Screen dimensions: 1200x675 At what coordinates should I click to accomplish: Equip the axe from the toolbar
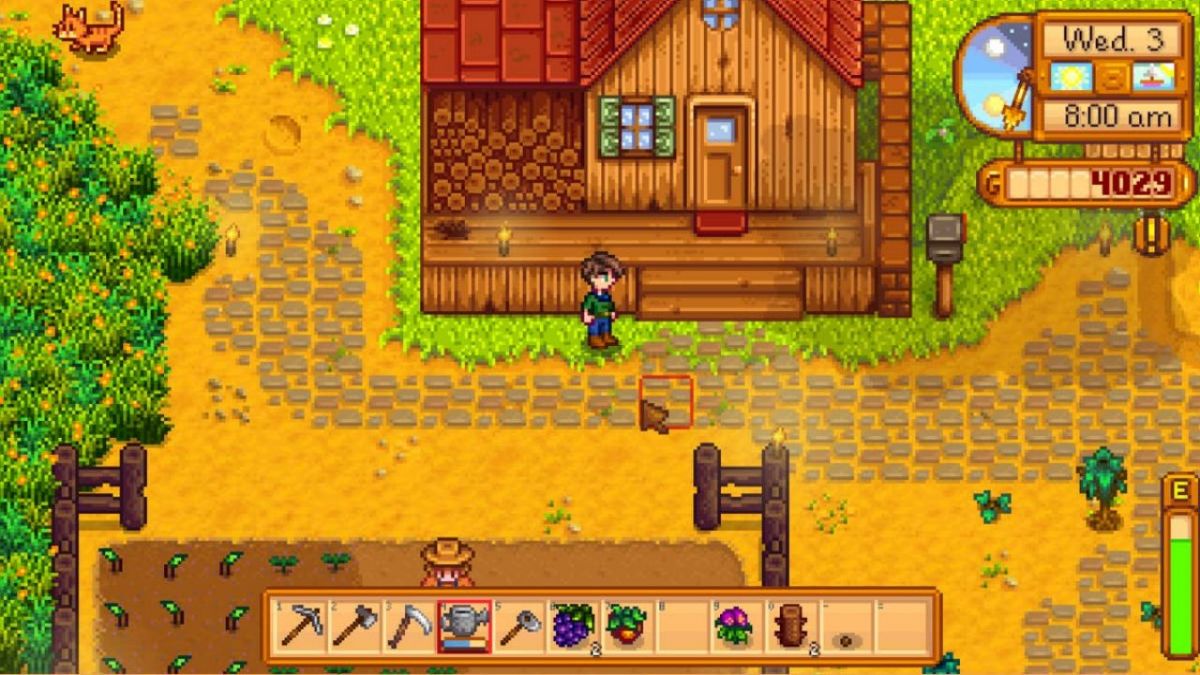pos(354,626)
